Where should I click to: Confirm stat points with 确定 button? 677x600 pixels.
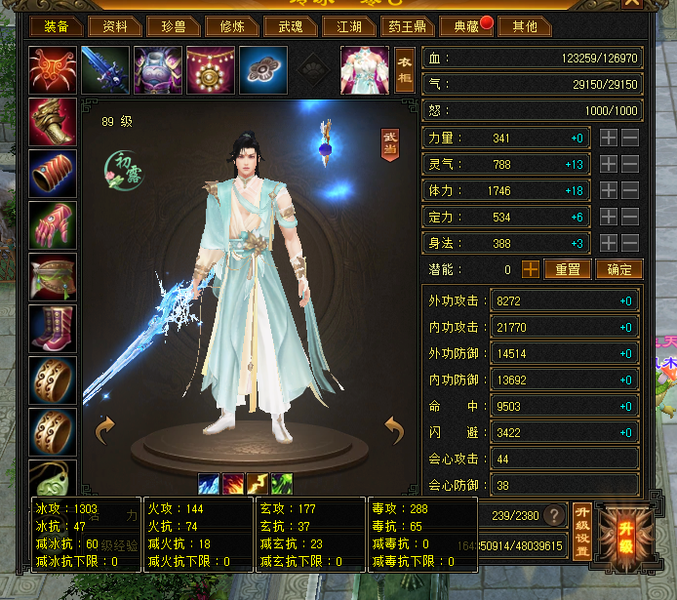click(x=618, y=269)
